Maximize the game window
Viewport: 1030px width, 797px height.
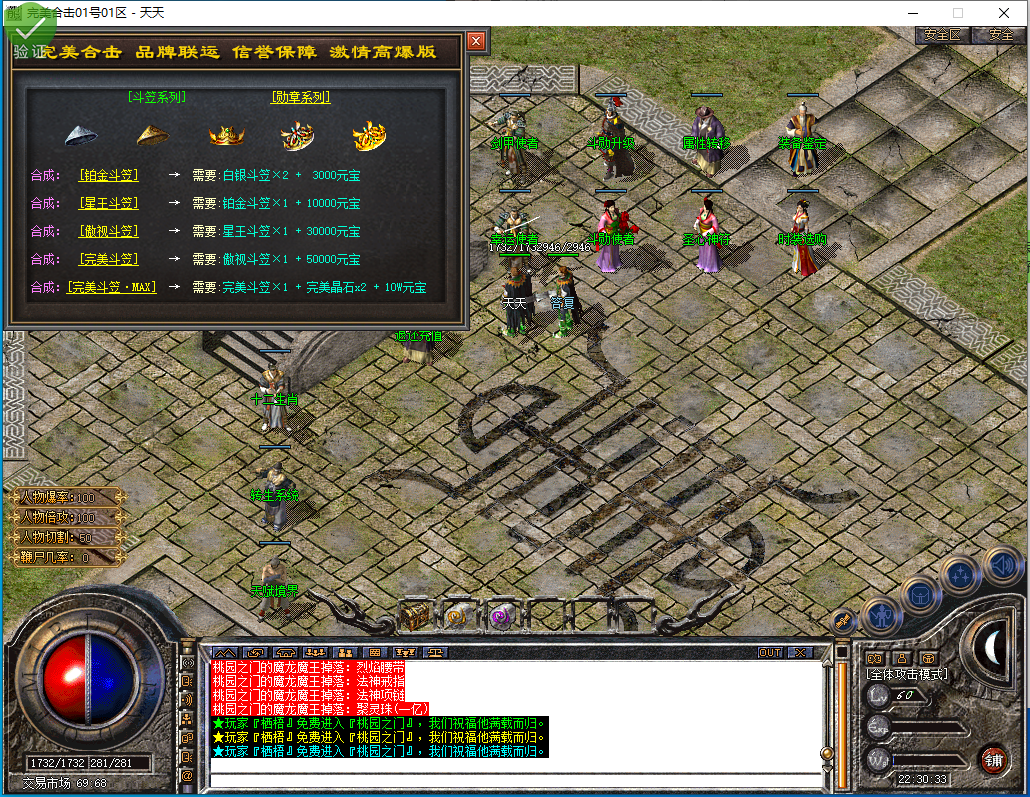coord(958,13)
